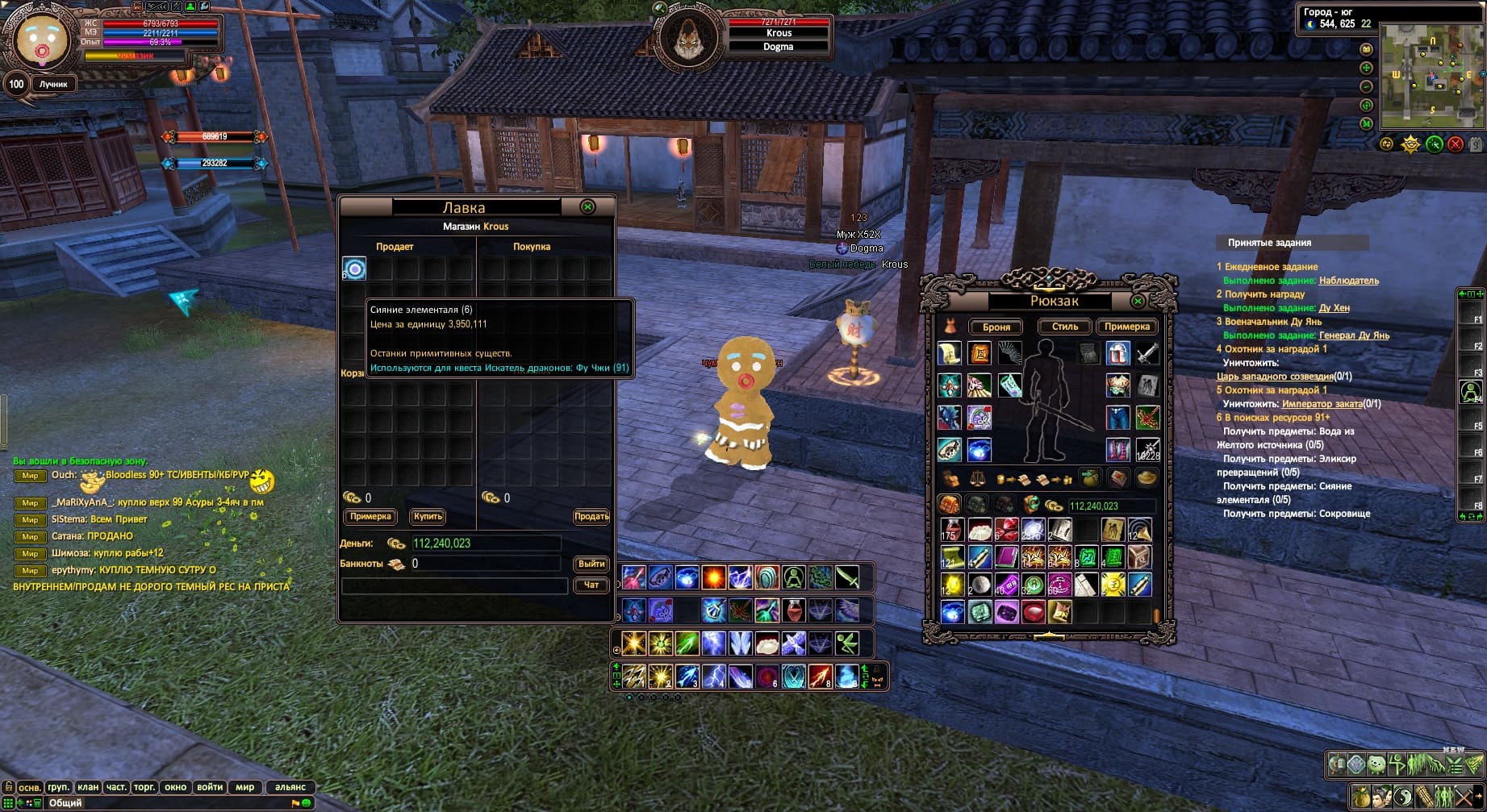Open the Наблюдатель quest link
The height and width of the screenshot is (812, 1487).
pos(1348,281)
